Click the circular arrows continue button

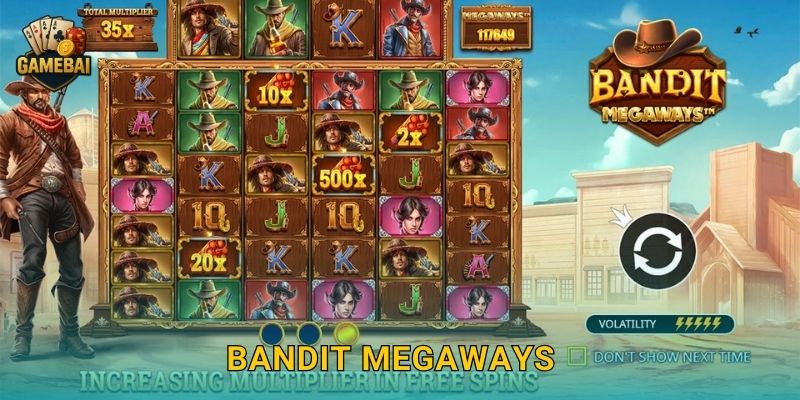pyautogui.click(x=651, y=247)
